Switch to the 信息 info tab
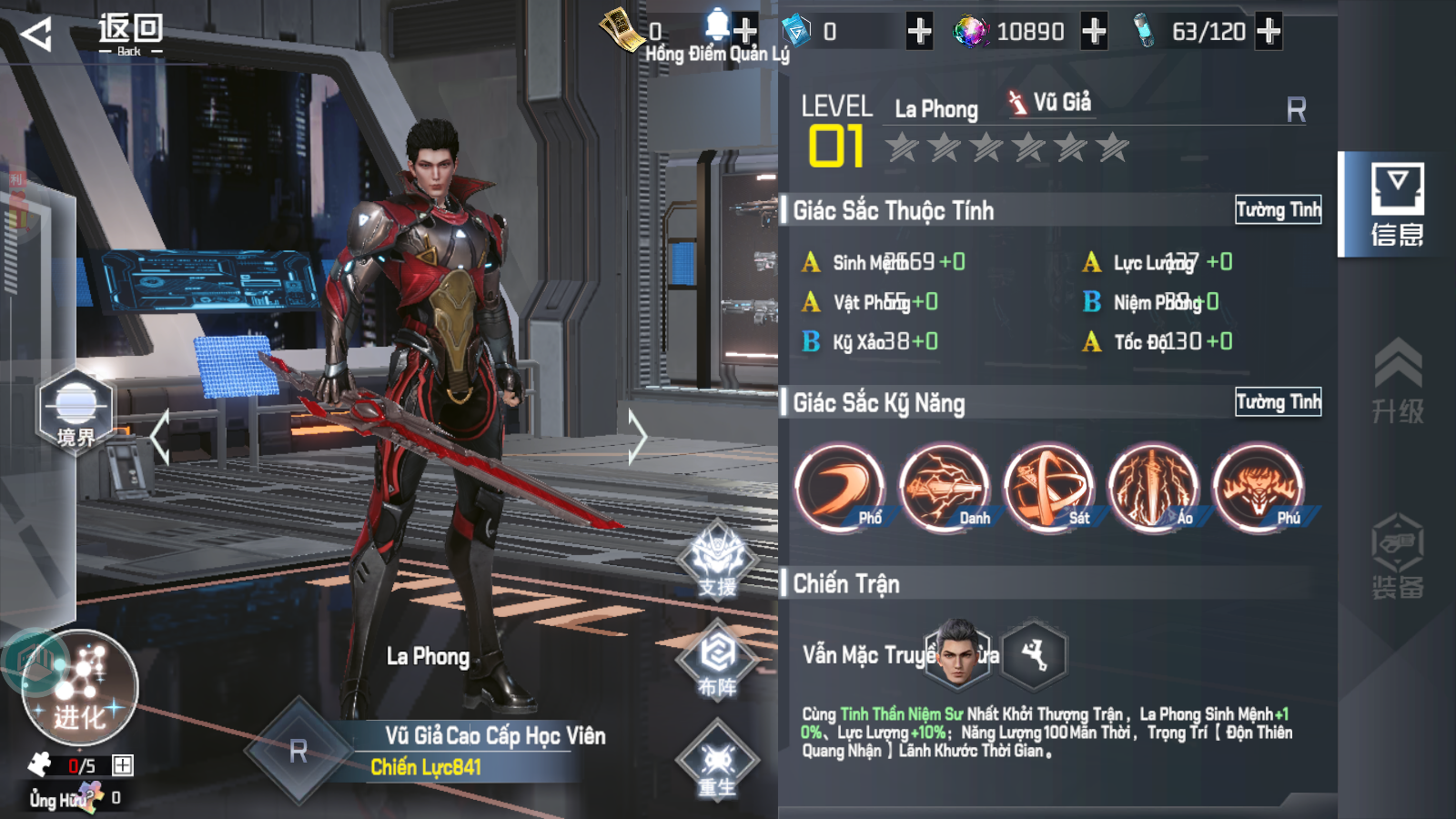This screenshot has height=819, width=1456. point(1397,205)
